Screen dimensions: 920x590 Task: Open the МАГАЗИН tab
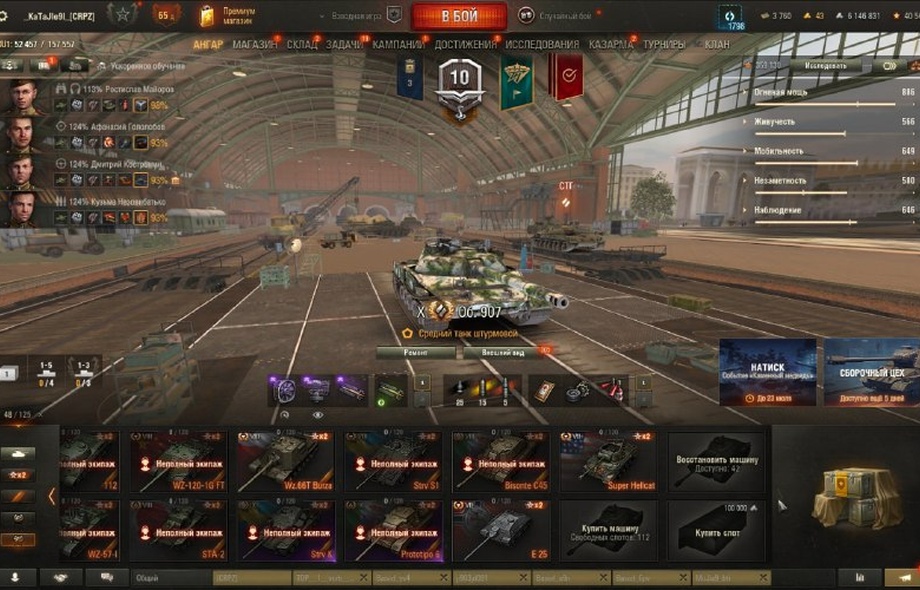(256, 45)
